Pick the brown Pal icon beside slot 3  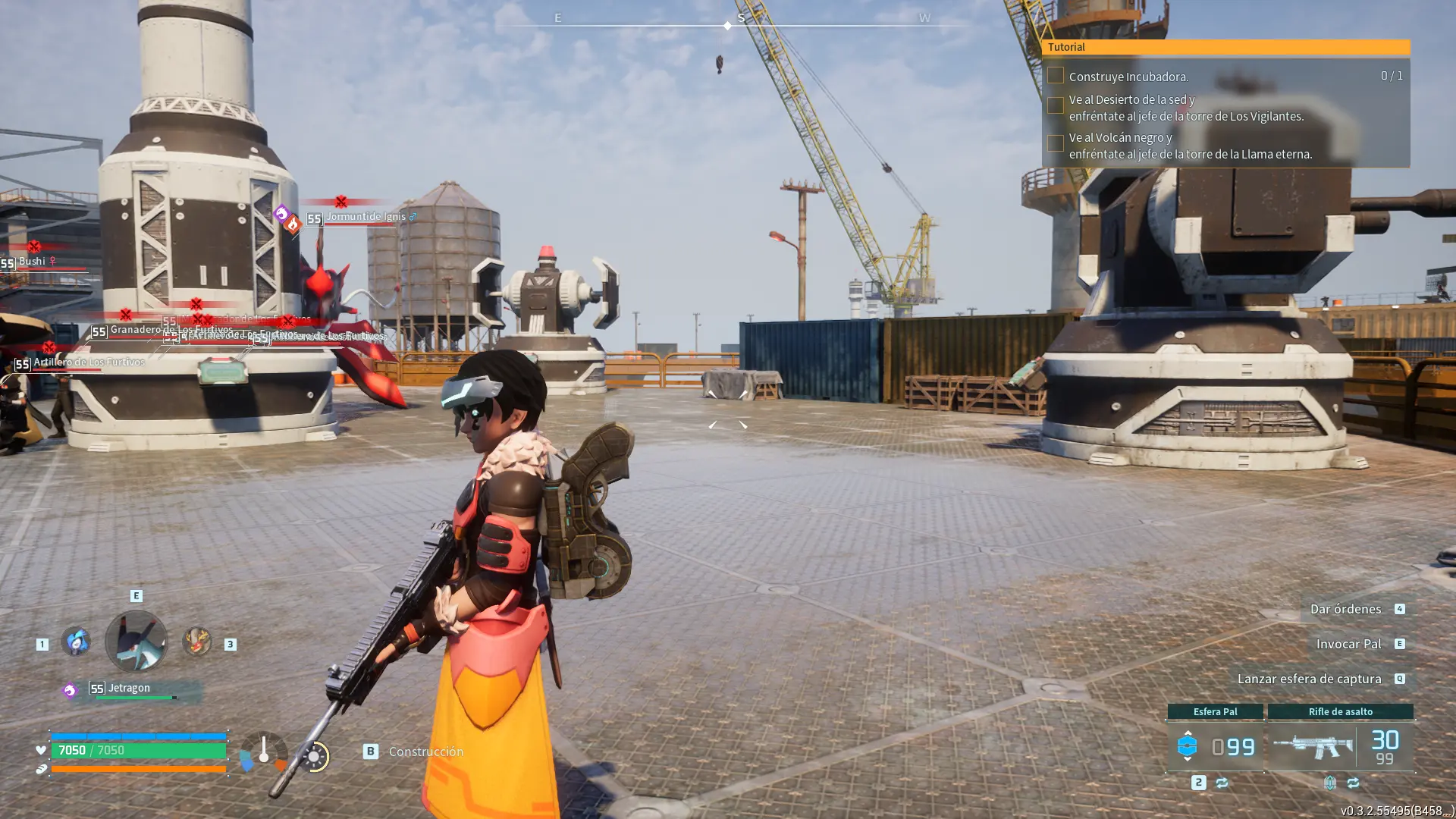point(197,642)
